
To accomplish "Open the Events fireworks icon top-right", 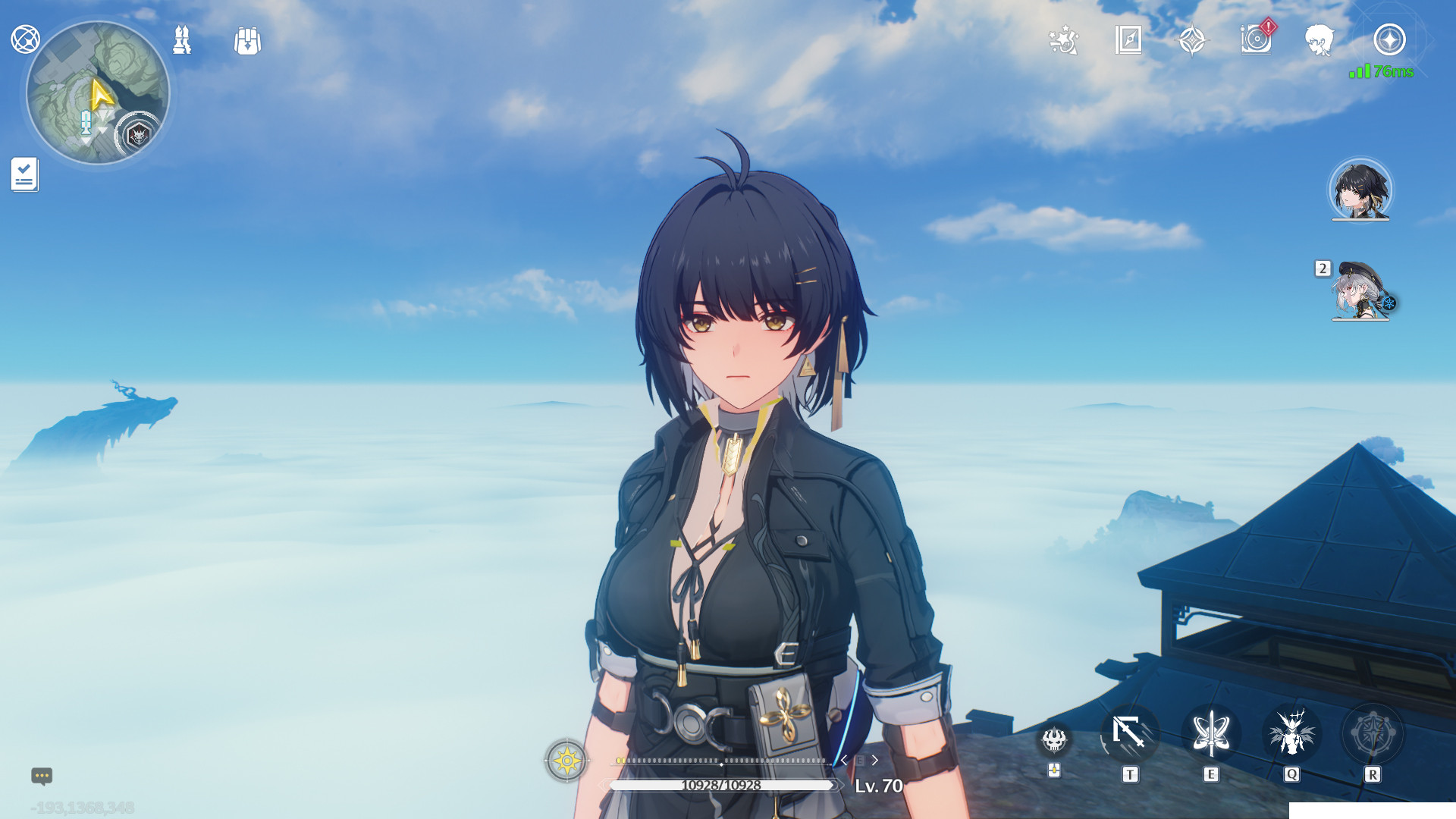I will (x=1064, y=42).
